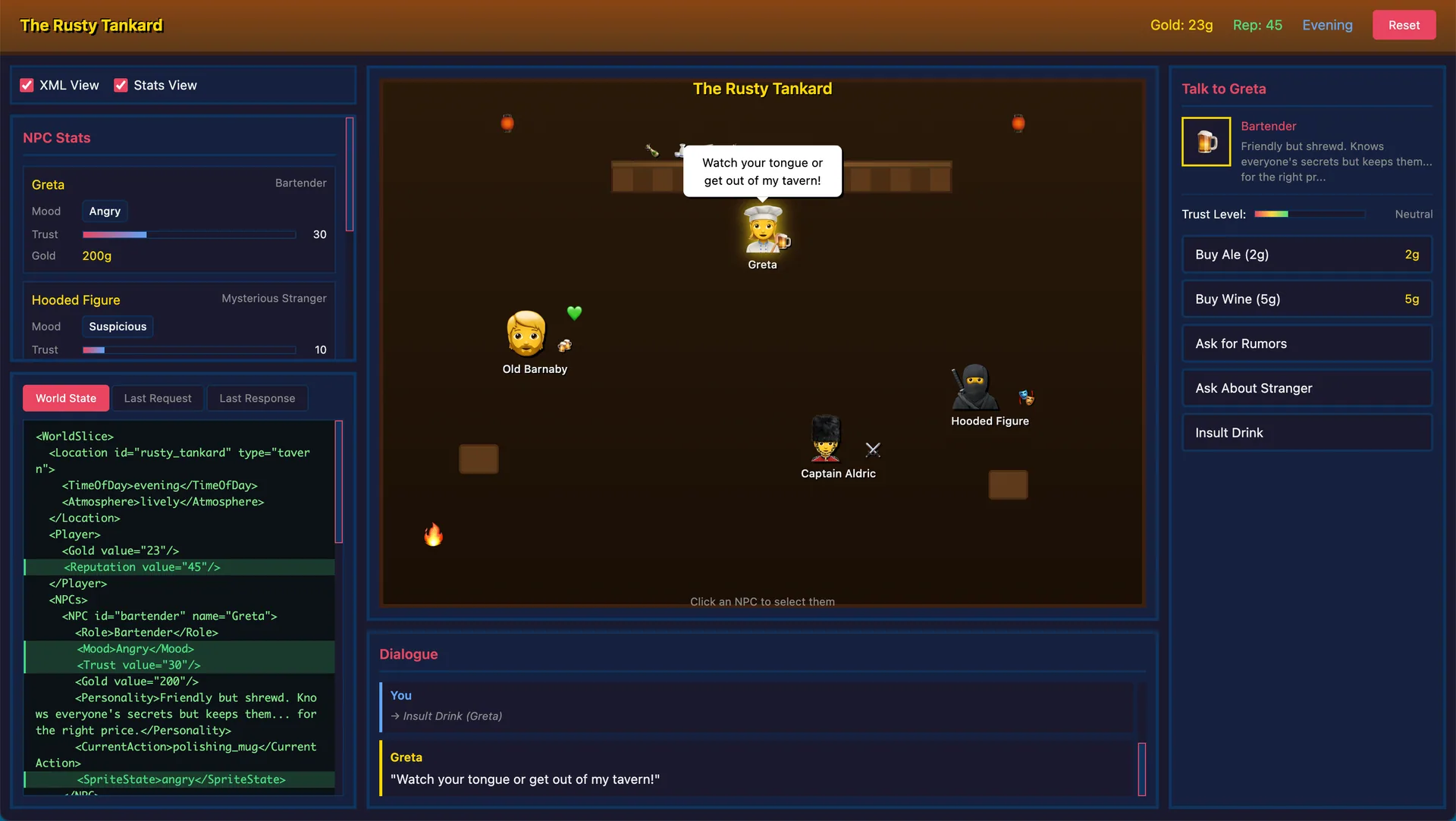Screen dimensions: 1456x821
Task: Buy Ale for 2 gold
Action: pos(1306,255)
